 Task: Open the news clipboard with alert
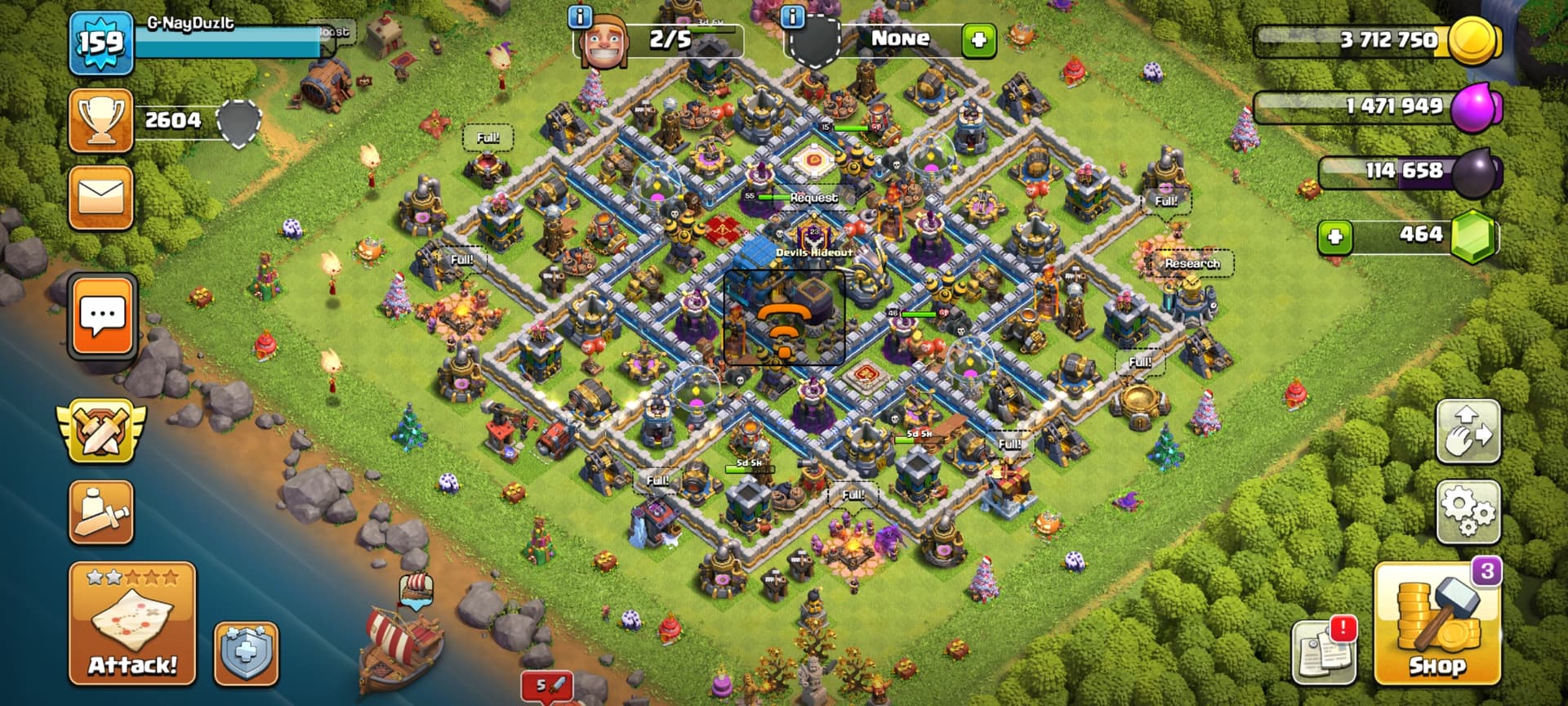coord(1324,651)
